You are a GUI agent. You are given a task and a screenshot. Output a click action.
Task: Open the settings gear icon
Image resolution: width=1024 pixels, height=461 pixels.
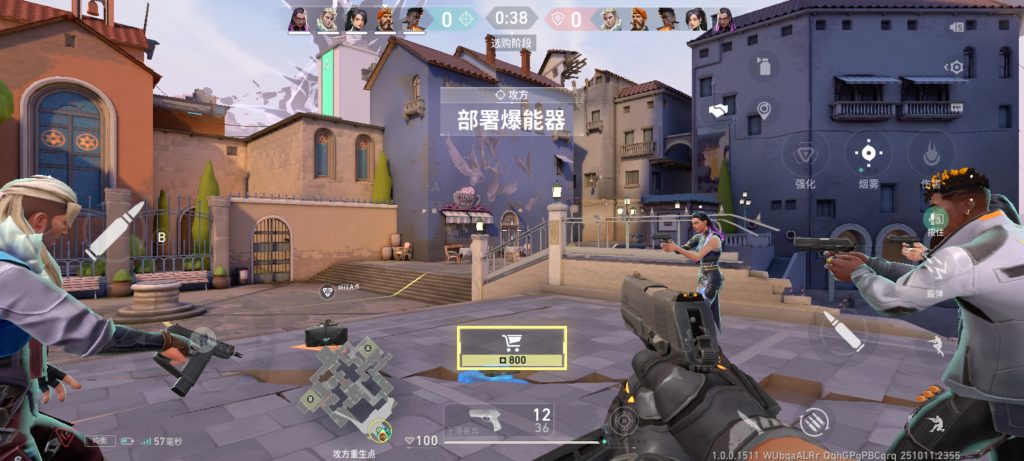click(957, 67)
